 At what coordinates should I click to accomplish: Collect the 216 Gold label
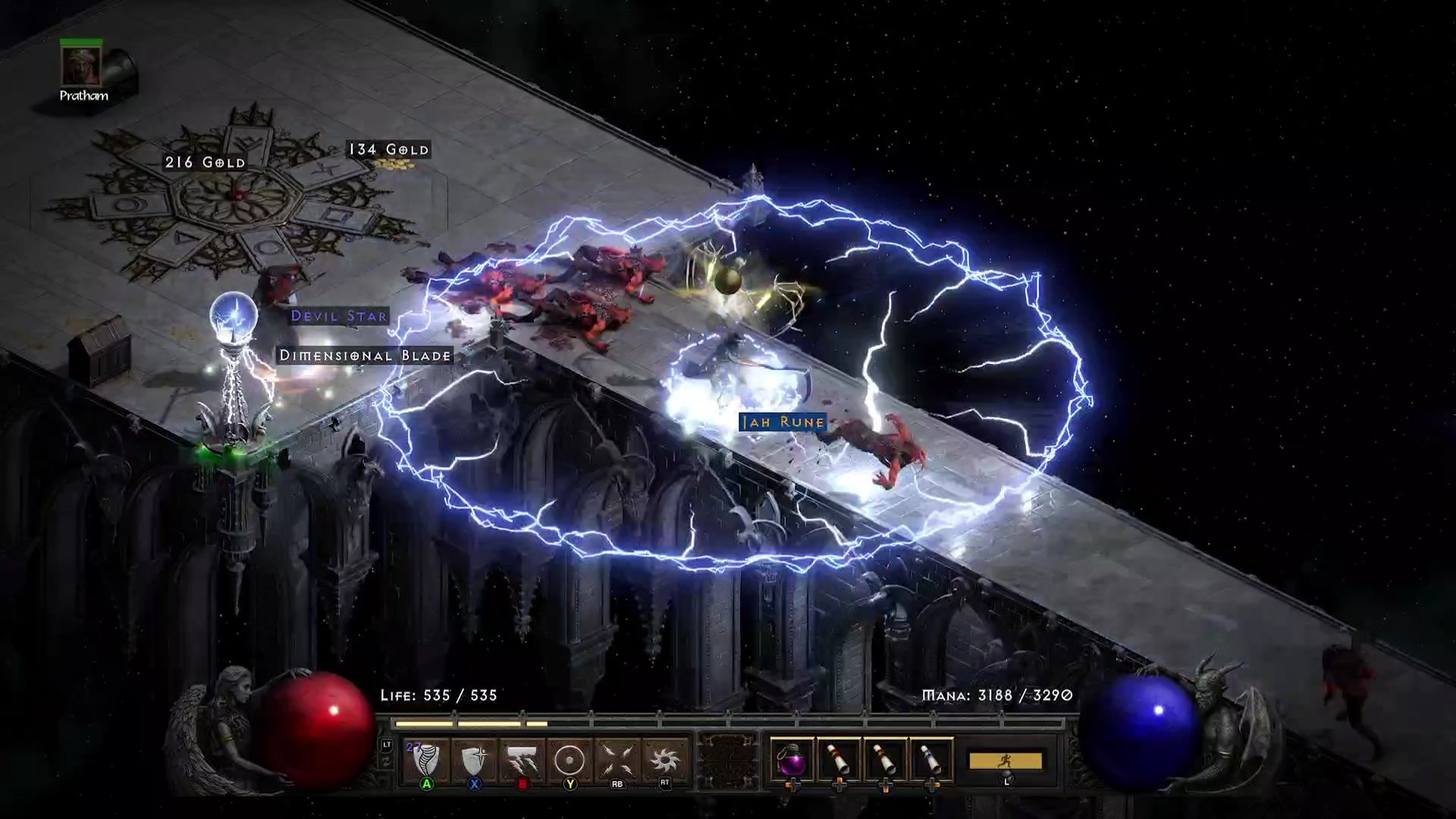[206, 162]
